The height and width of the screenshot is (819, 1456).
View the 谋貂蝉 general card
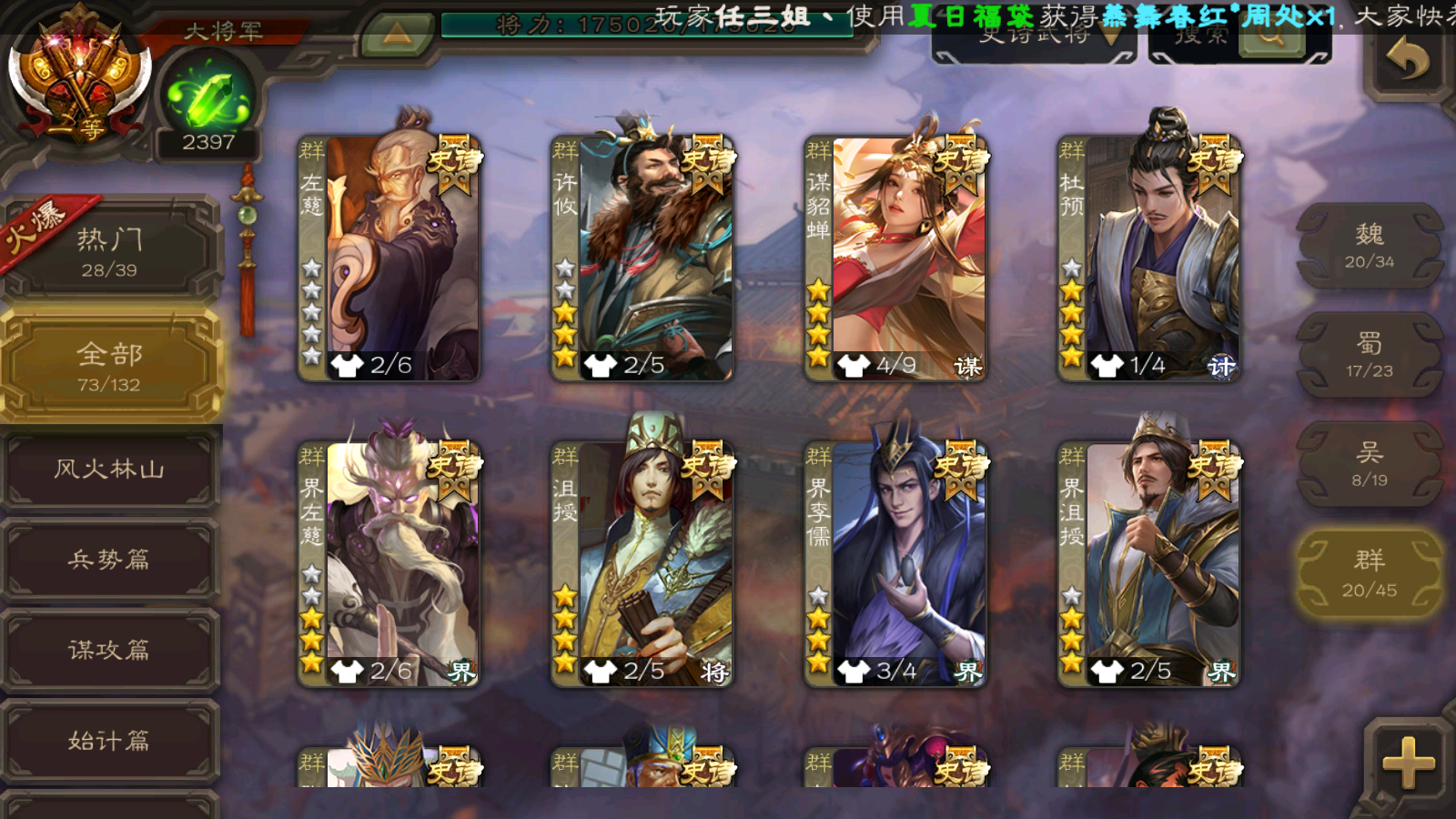[895, 258]
